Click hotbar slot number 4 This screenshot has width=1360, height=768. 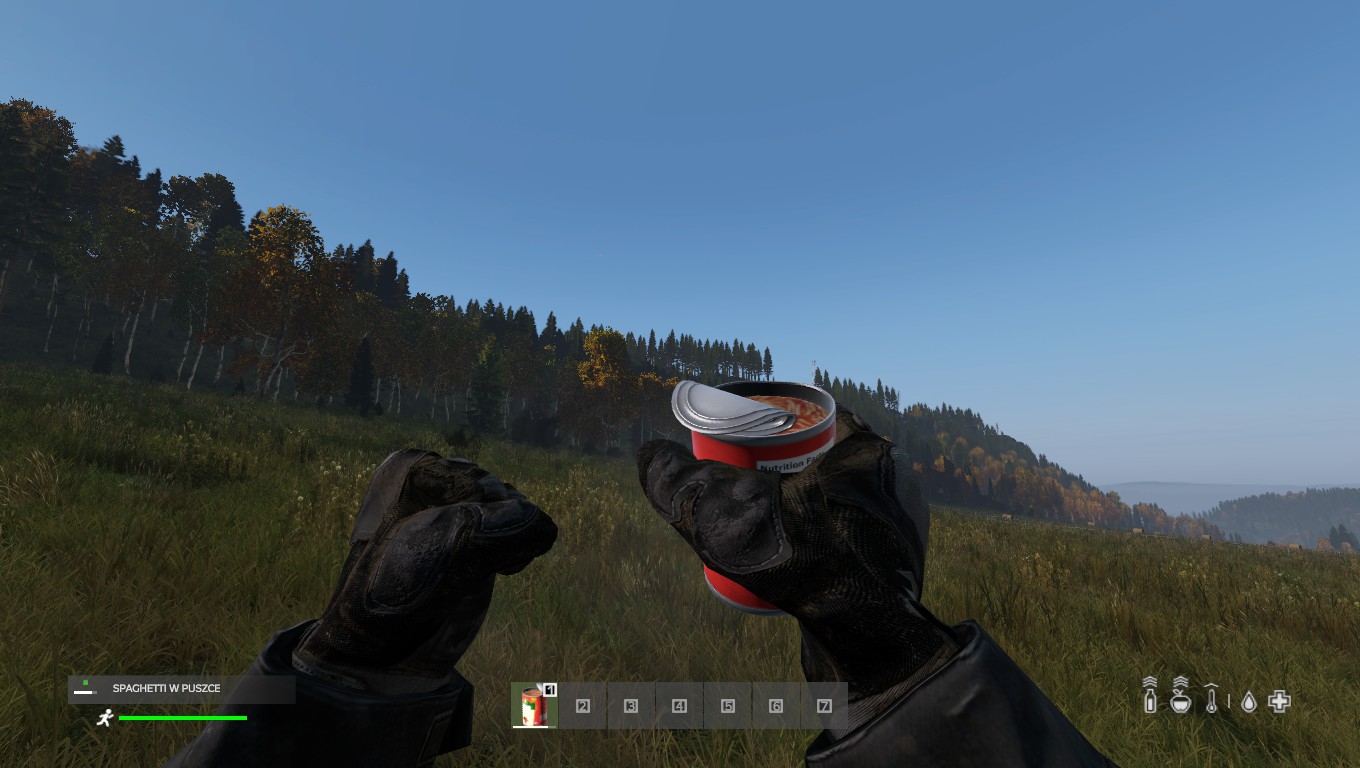(x=680, y=706)
